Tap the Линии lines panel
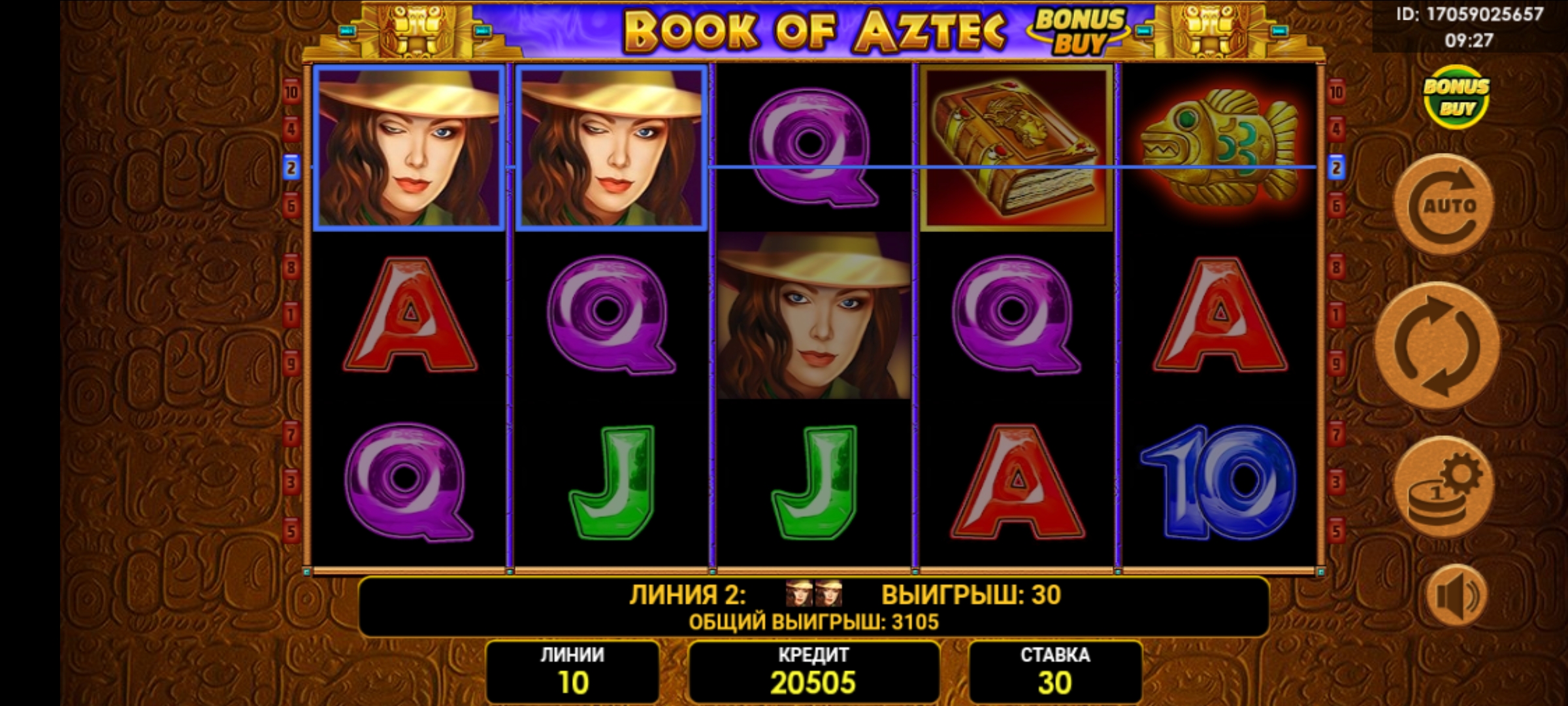Screen dimensions: 1568x706 (572, 671)
